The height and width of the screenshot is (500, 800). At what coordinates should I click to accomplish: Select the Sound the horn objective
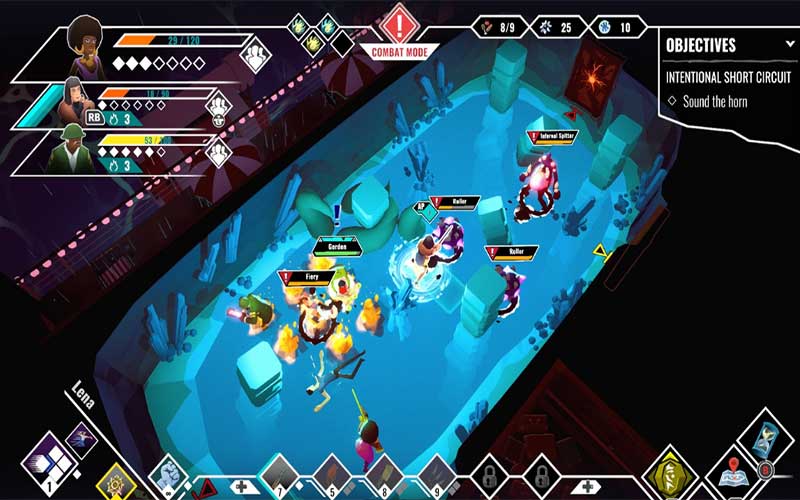point(719,101)
